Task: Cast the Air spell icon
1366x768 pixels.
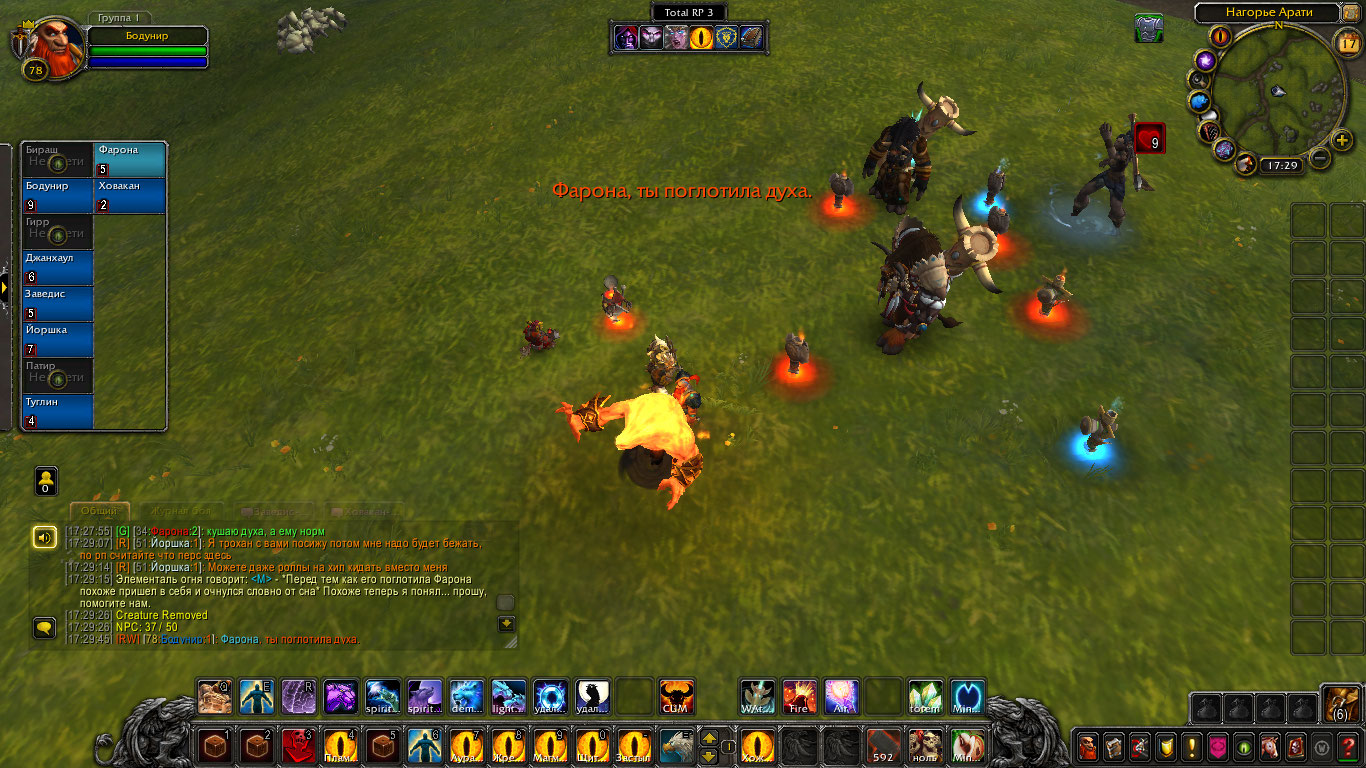Action: [841, 696]
